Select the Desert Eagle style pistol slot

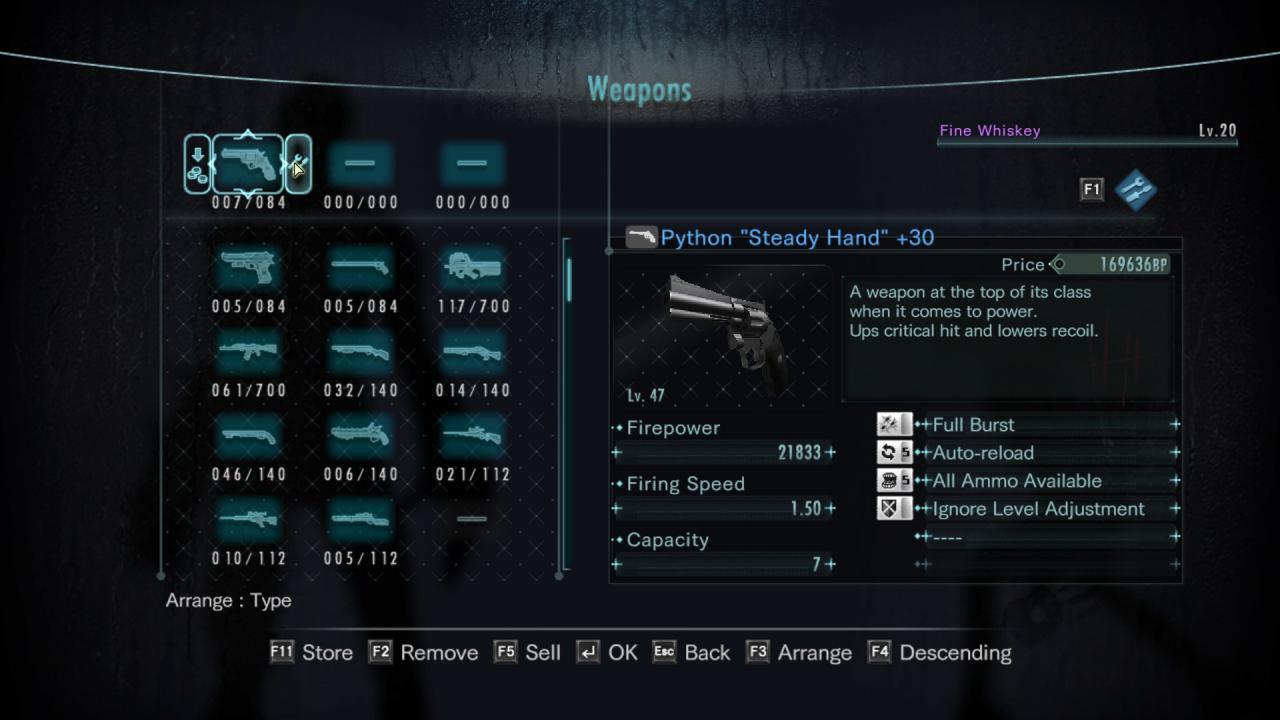248,268
